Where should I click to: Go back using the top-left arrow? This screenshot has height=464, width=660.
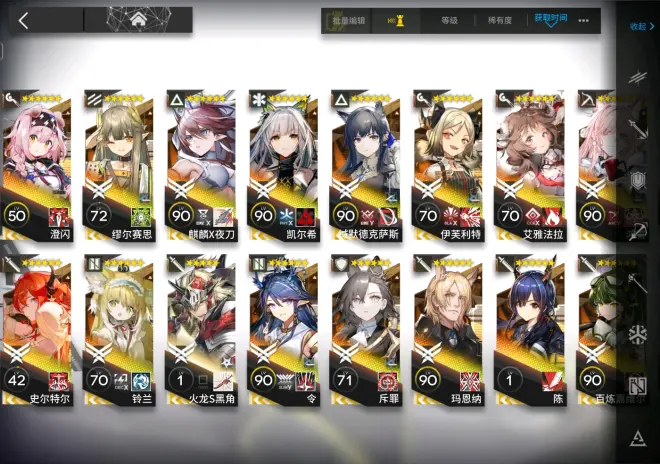click(x=24, y=20)
